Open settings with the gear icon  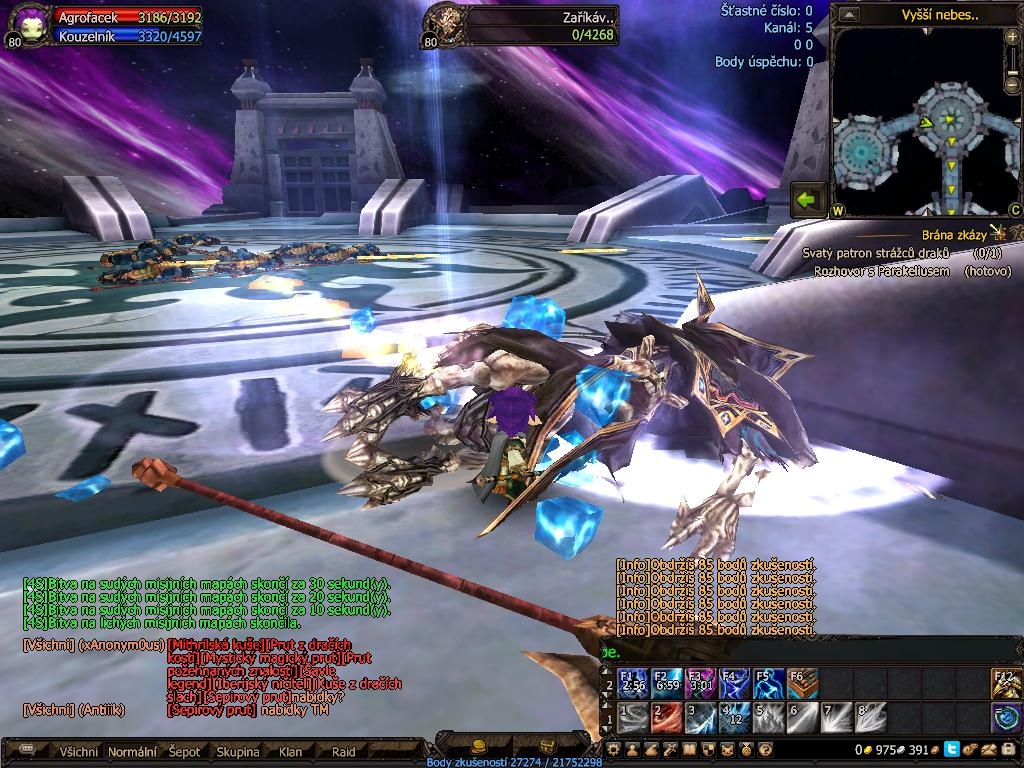[x=613, y=749]
